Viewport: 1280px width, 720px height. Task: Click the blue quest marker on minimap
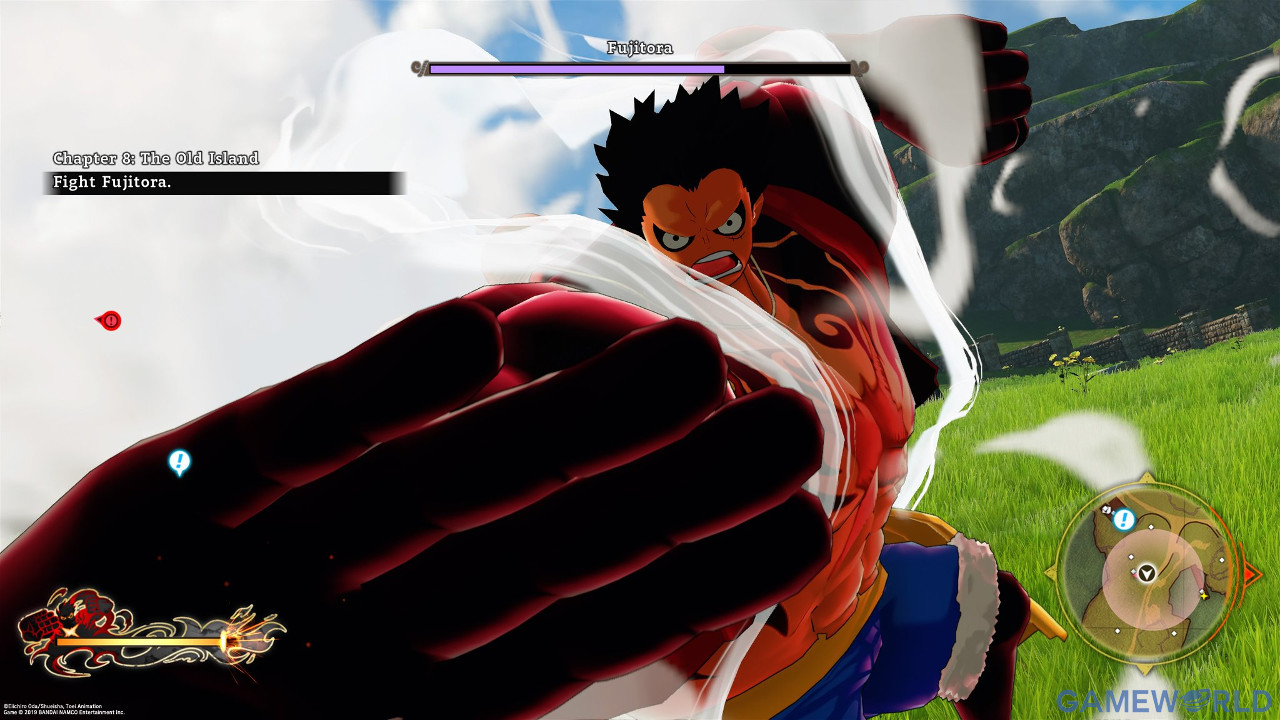coord(1122,519)
